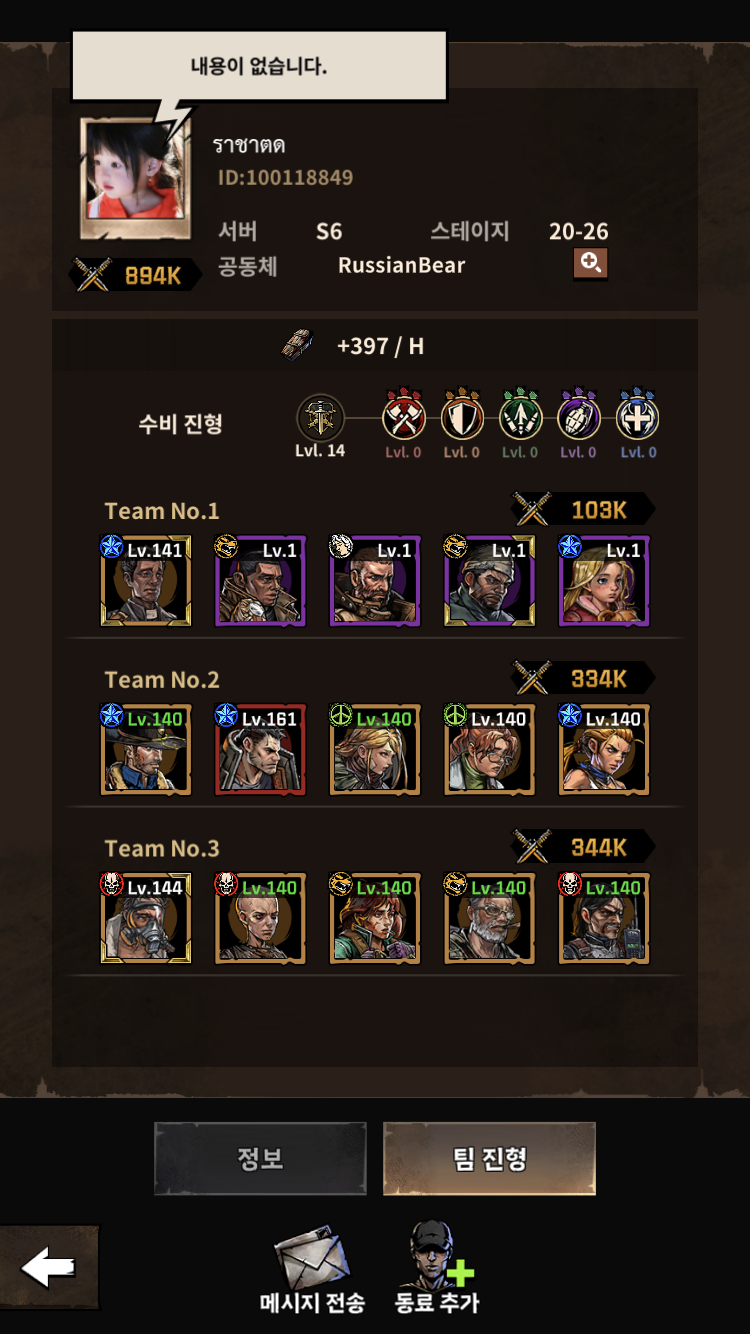Select the Lvl. 14 defense formation icon
750x1334 pixels.
point(320,418)
